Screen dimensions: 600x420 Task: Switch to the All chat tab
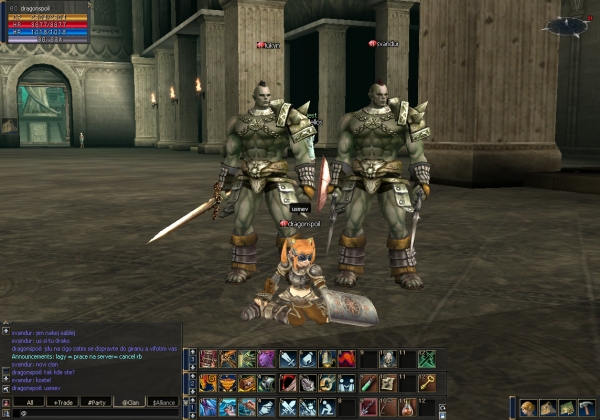[31, 402]
